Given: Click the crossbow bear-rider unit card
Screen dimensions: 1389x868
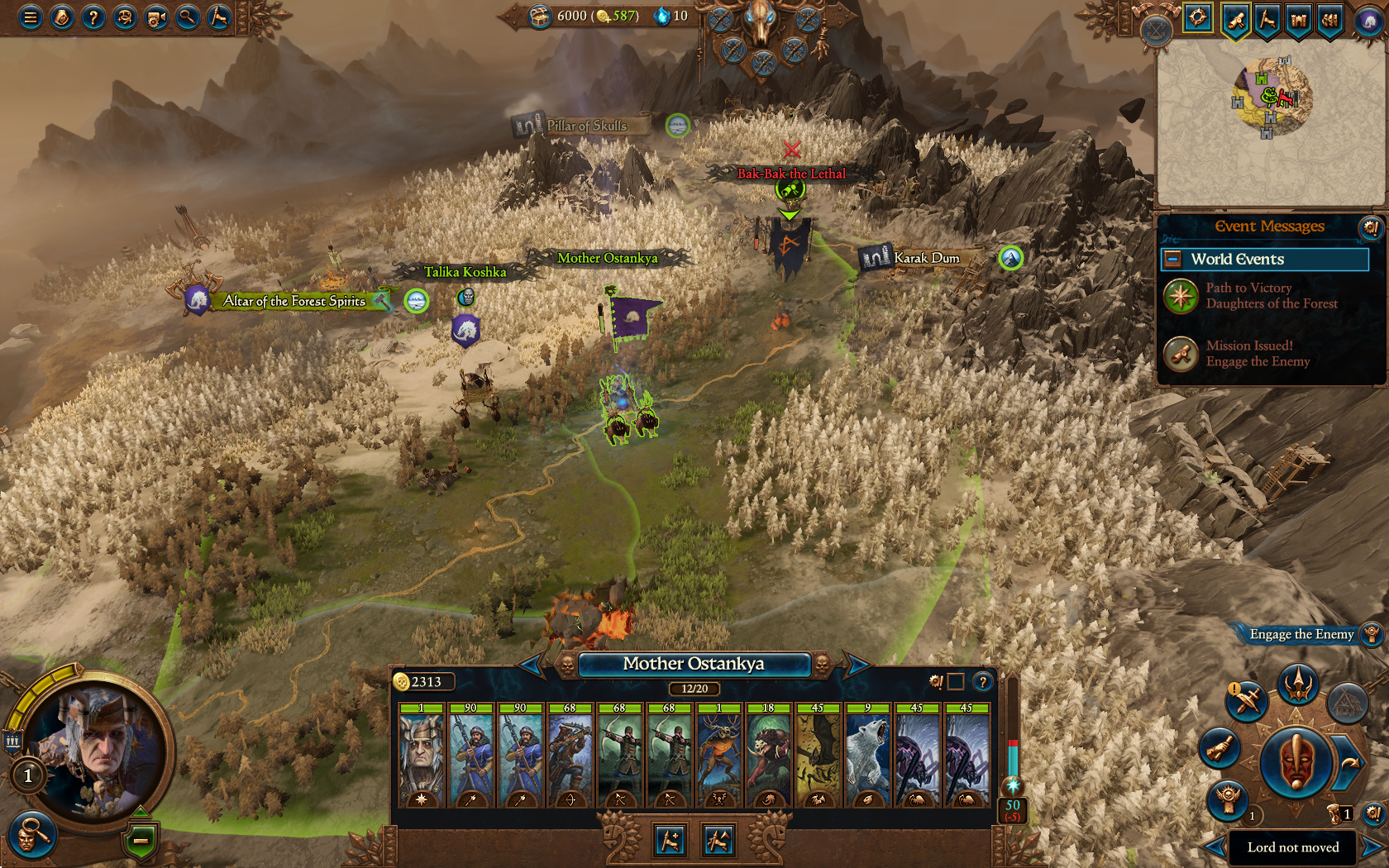Looking at the screenshot, I should [x=570, y=756].
